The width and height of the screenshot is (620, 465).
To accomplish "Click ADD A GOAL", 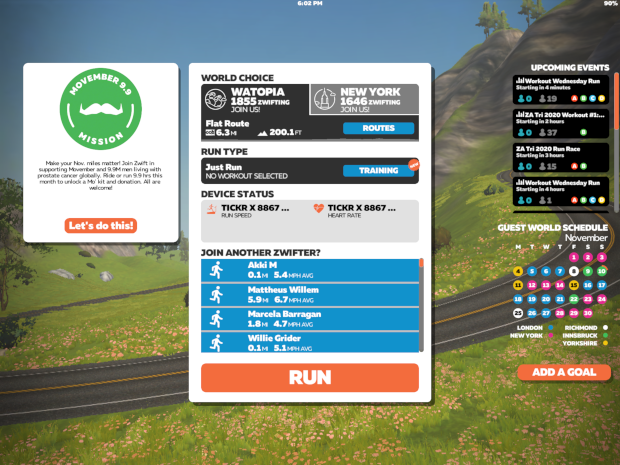I will click(x=564, y=372).
